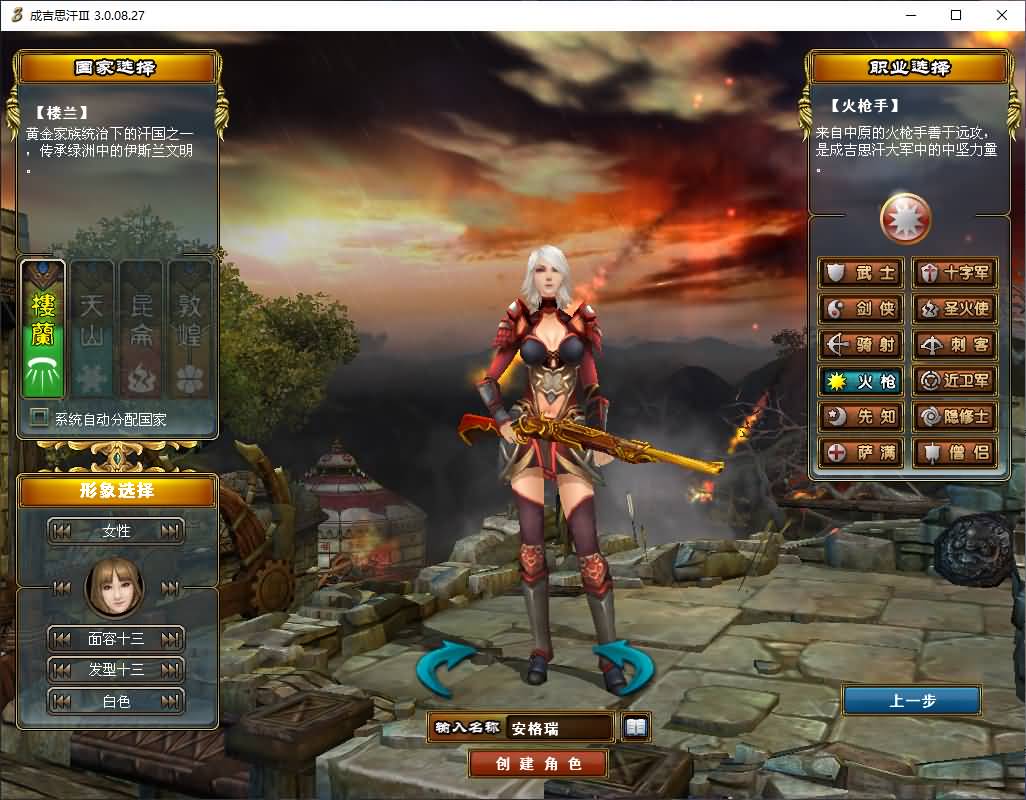Viewport: 1026px width, 800px height.
Task: Choose the 先知 class
Action: (x=861, y=417)
